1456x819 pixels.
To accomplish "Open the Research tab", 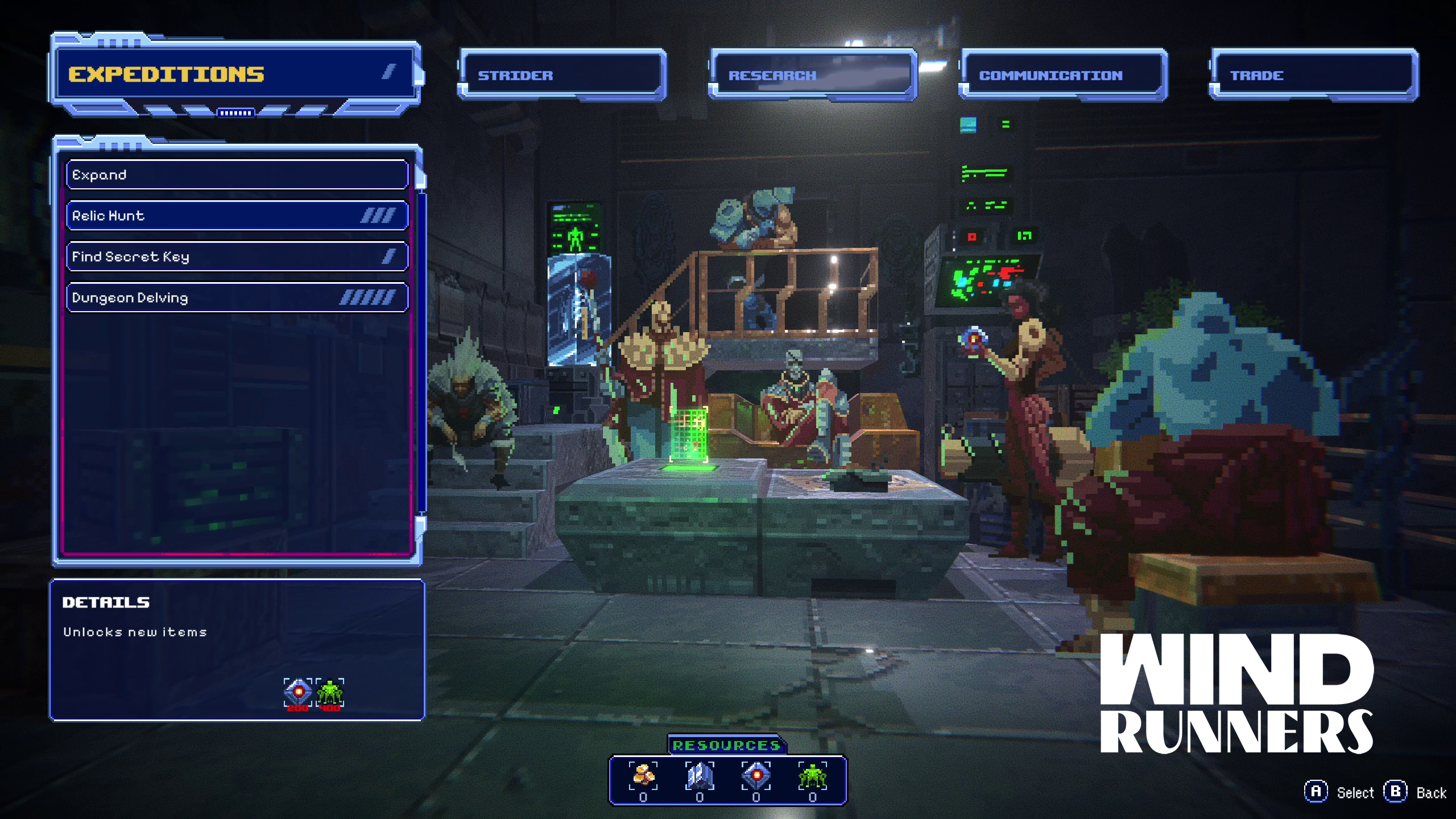I will click(x=812, y=75).
